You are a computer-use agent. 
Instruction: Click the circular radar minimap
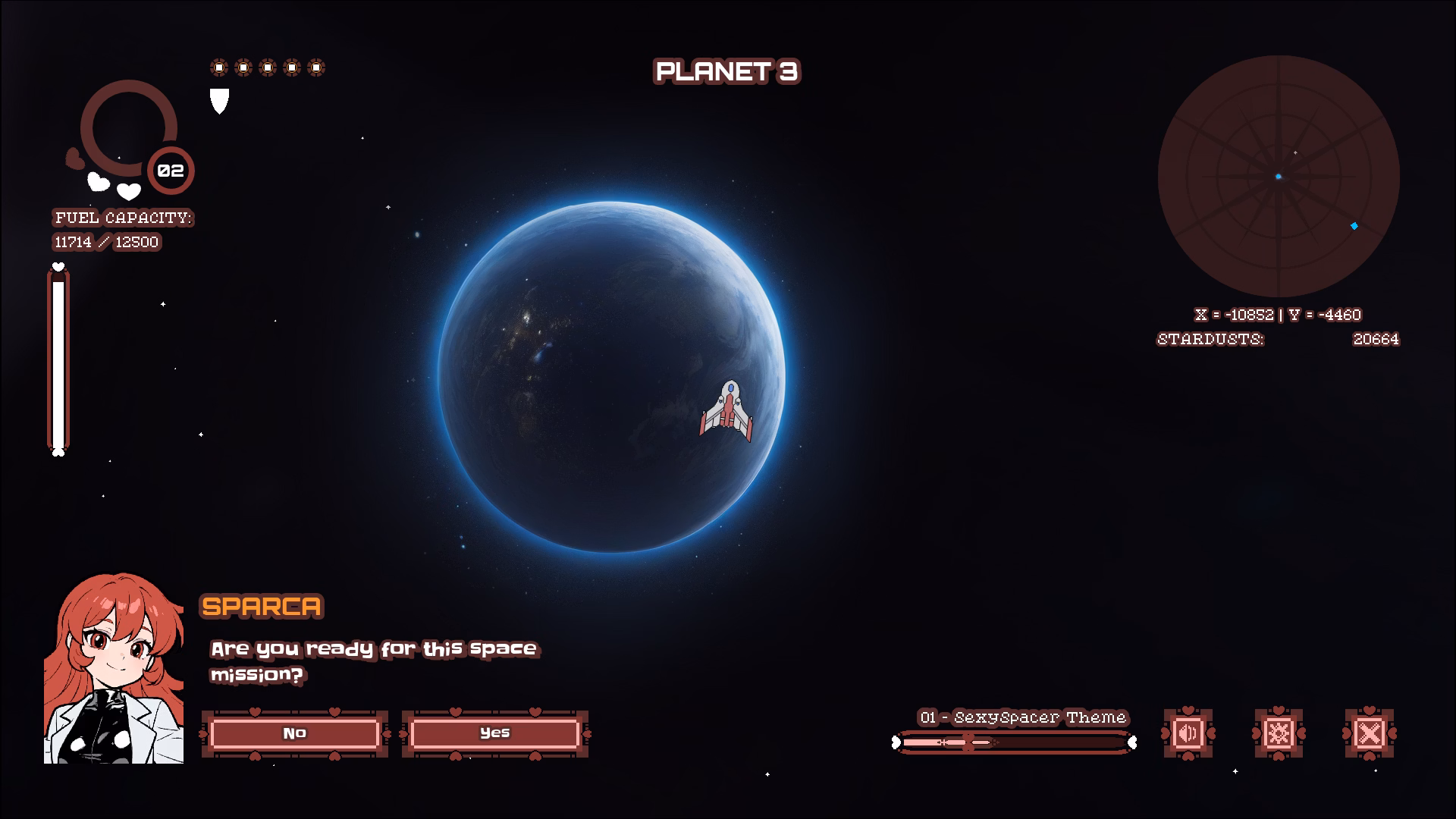(x=1279, y=176)
